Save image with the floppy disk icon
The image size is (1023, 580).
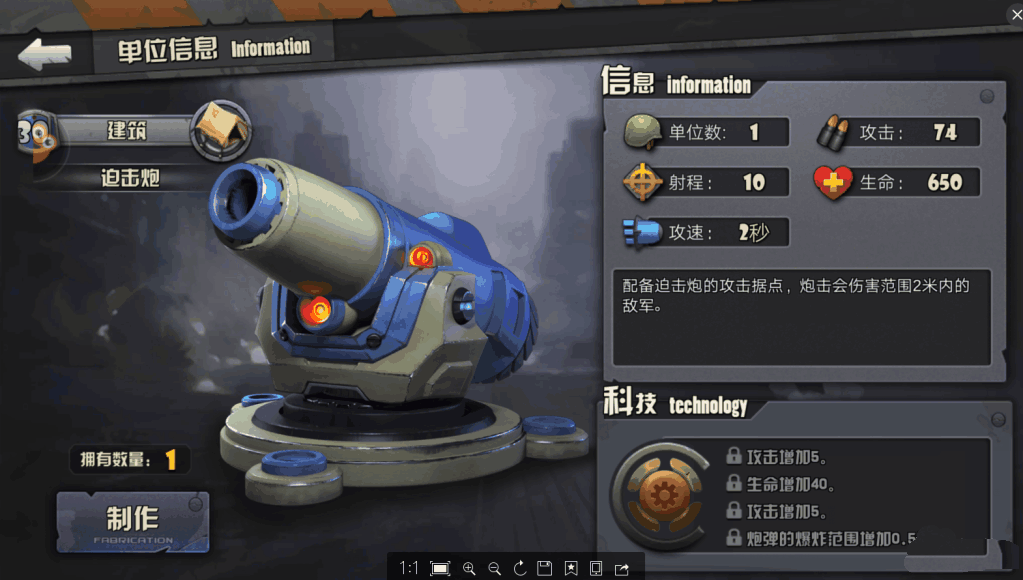[545, 568]
